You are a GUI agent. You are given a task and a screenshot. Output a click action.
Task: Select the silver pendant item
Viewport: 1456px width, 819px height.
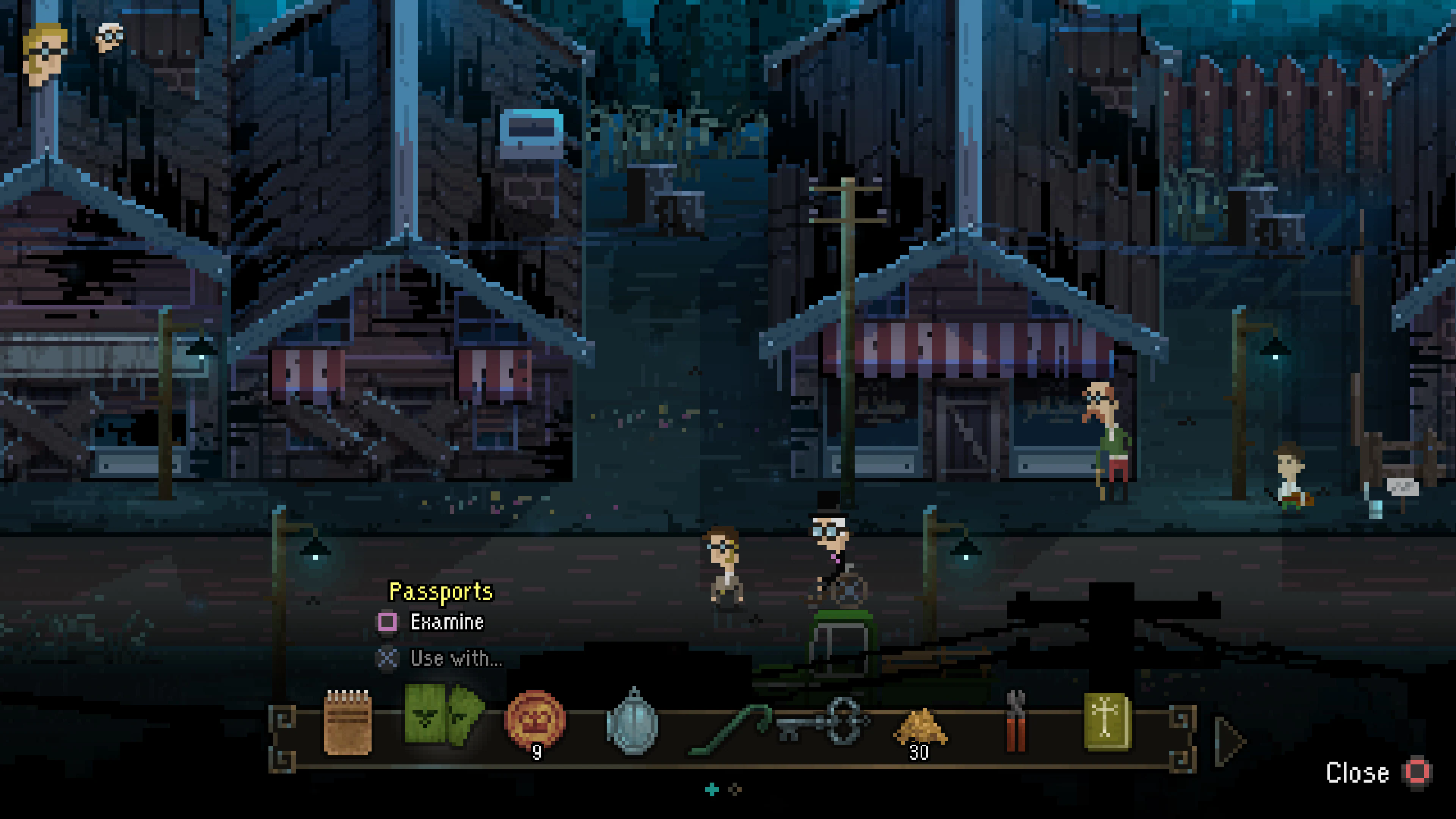[633, 722]
